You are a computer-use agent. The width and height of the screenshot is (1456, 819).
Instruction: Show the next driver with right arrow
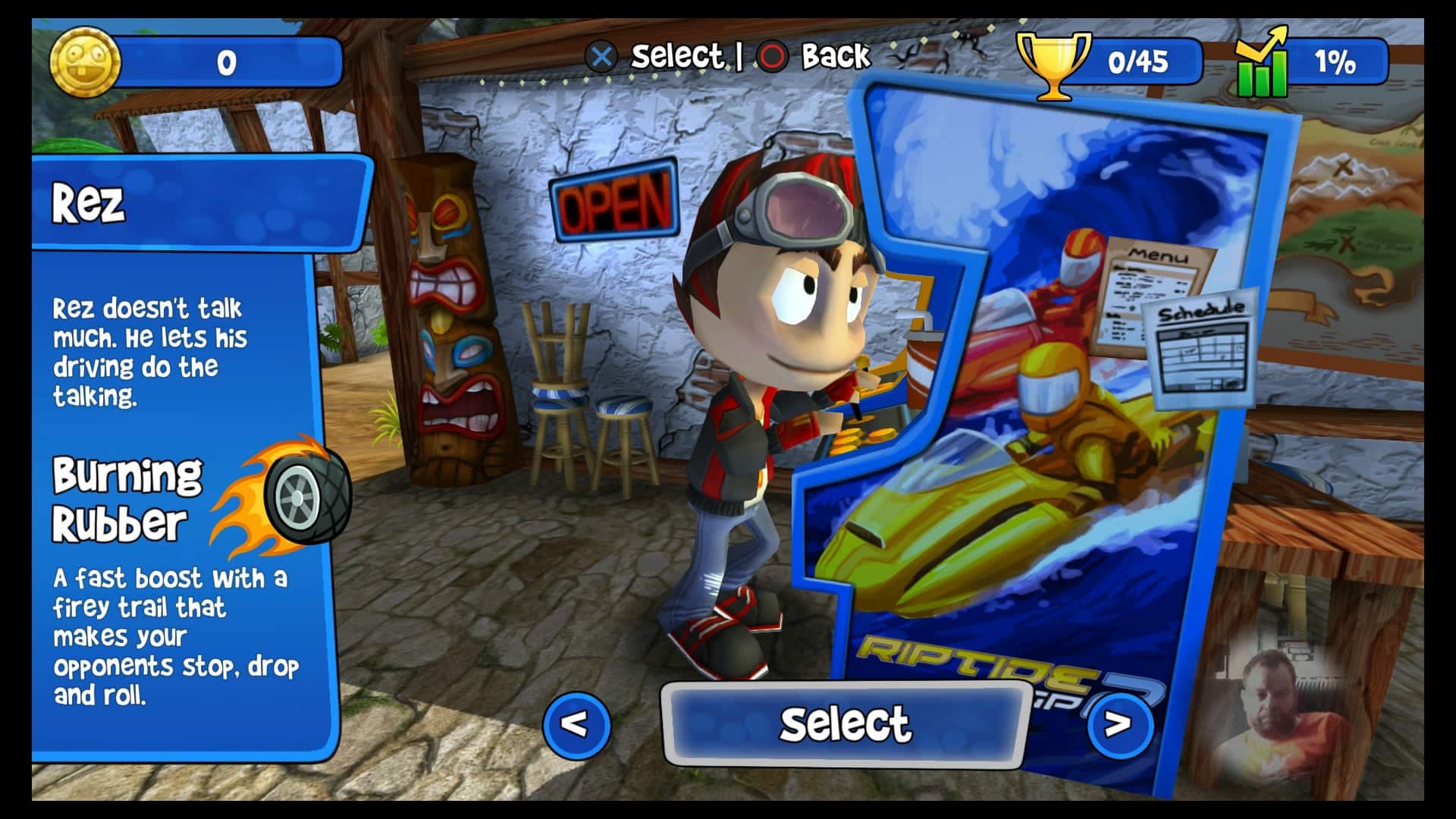coord(1119,725)
